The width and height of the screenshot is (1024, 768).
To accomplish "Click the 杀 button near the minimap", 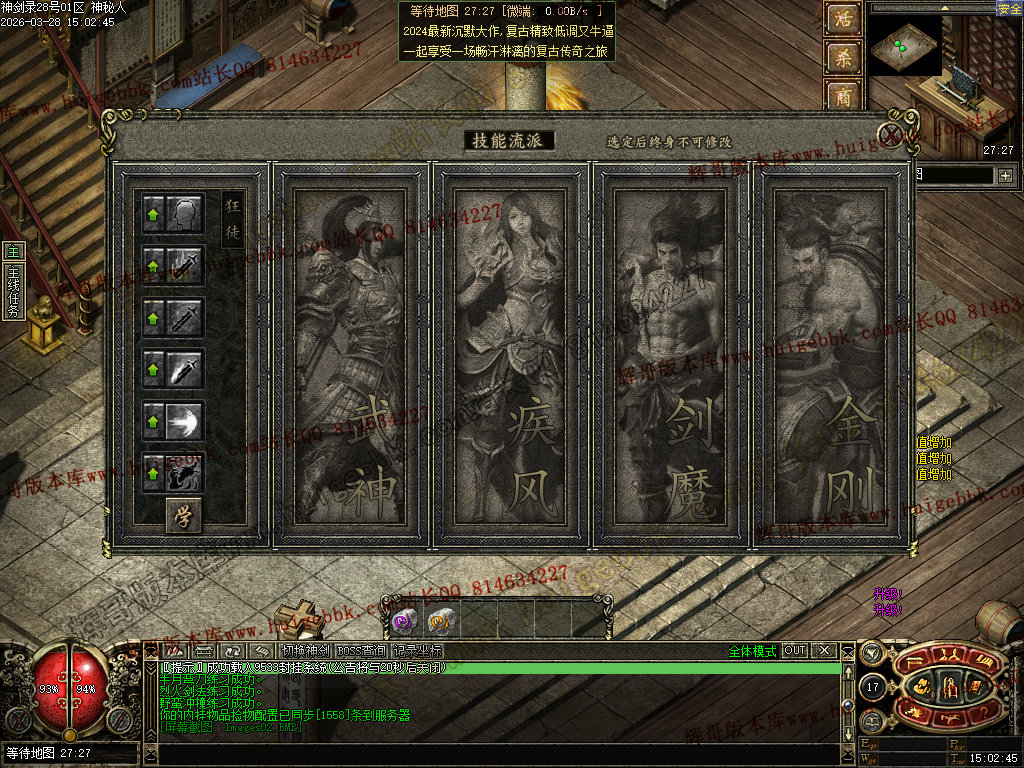I will click(x=843, y=58).
